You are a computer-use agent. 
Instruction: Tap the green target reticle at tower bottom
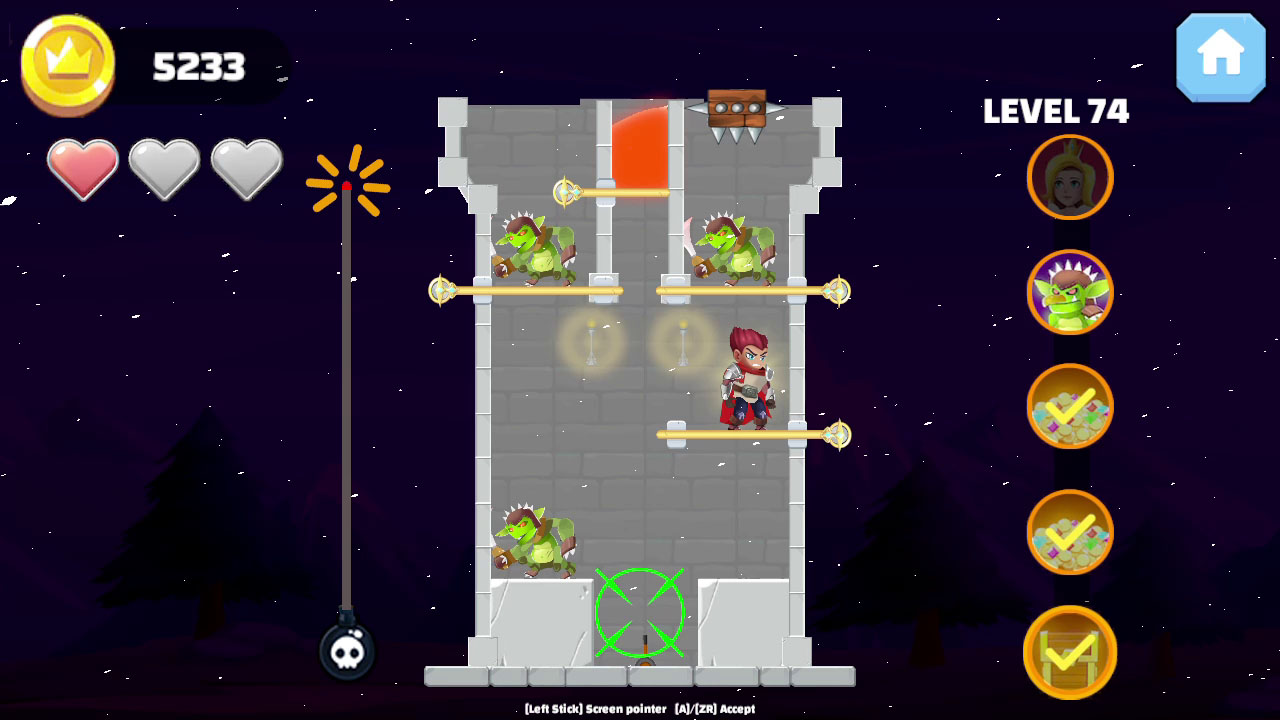pos(640,613)
